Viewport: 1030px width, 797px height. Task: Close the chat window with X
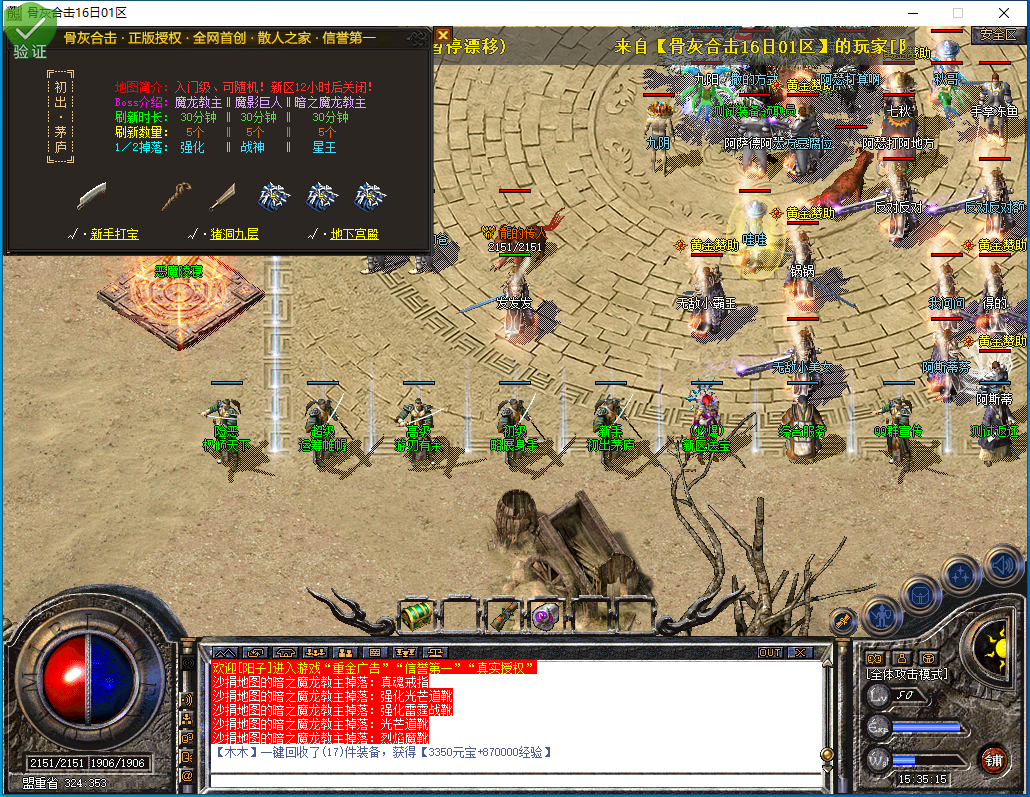coord(799,652)
